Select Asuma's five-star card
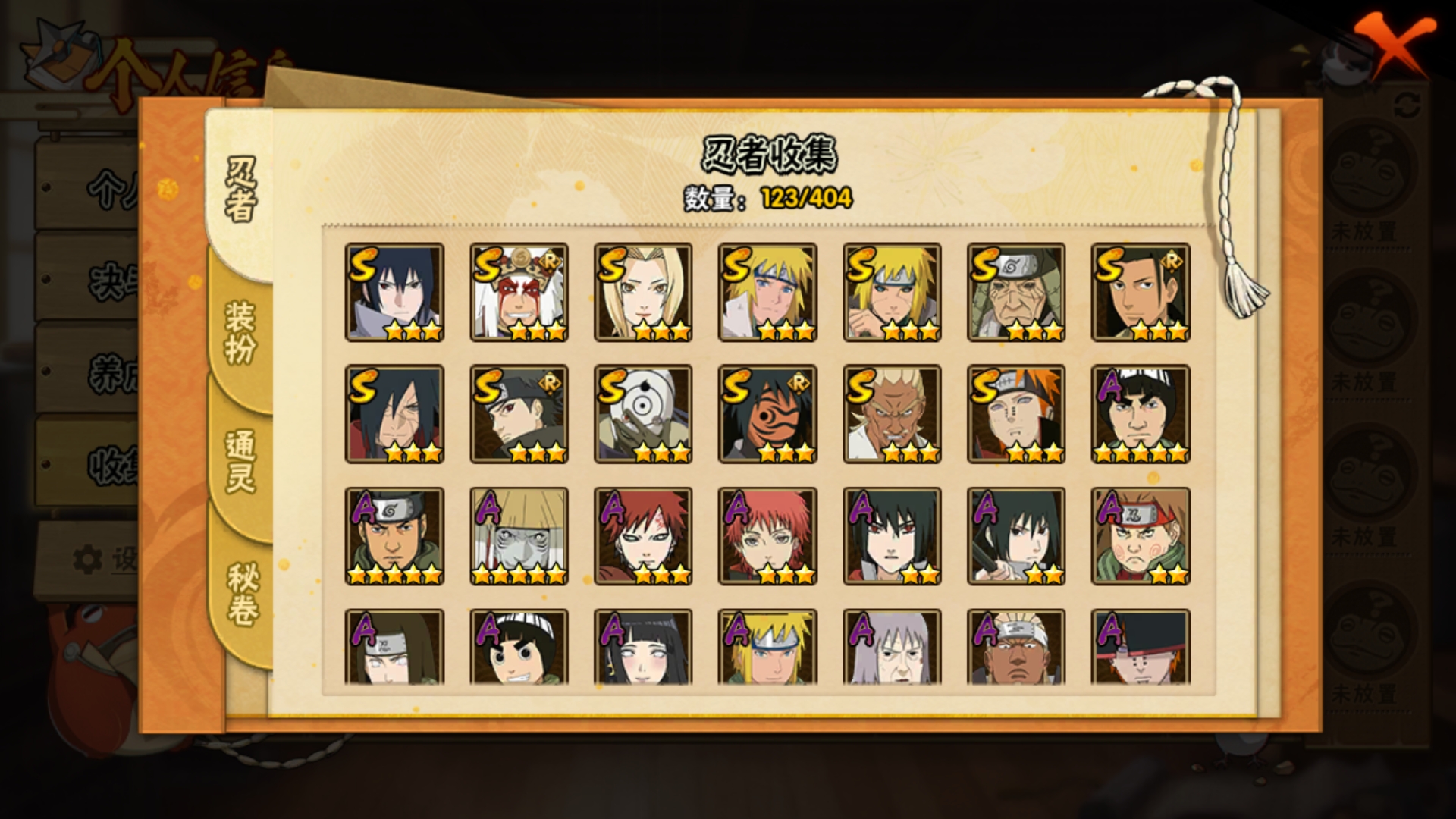Screen dimensions: 1456x819 click(394, 536)
